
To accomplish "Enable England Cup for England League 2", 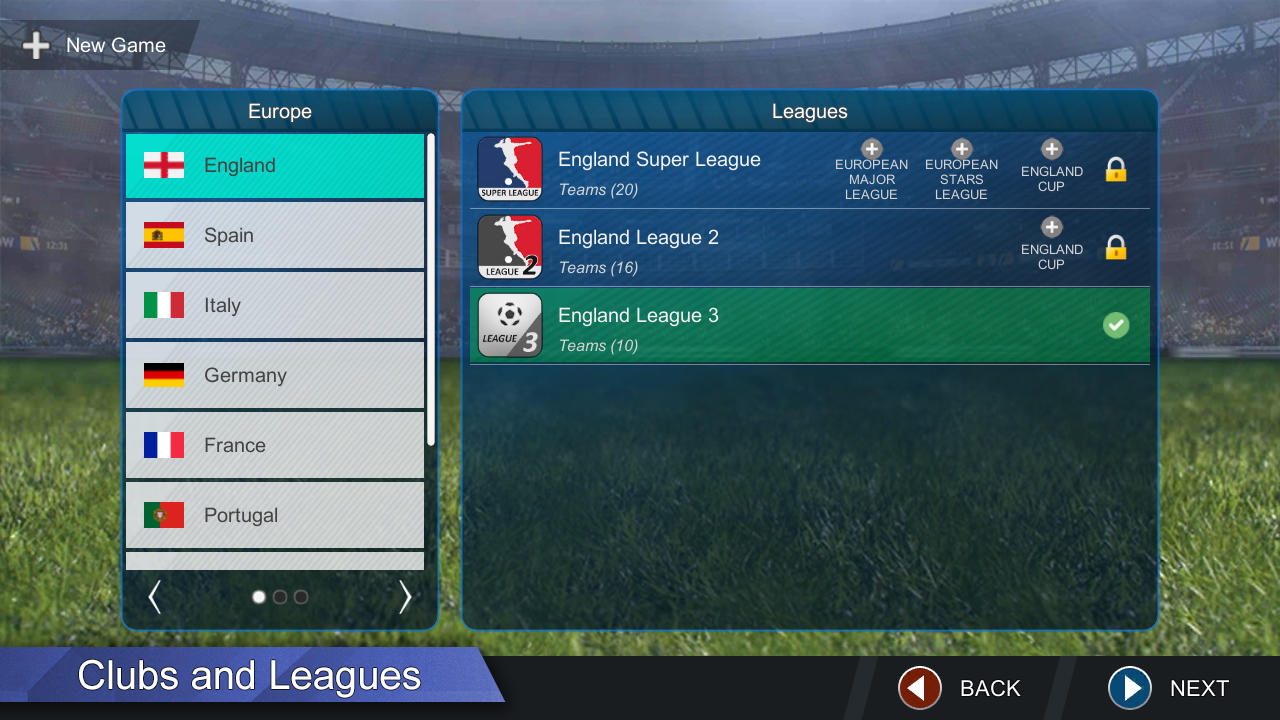I will pos(1051,228).
